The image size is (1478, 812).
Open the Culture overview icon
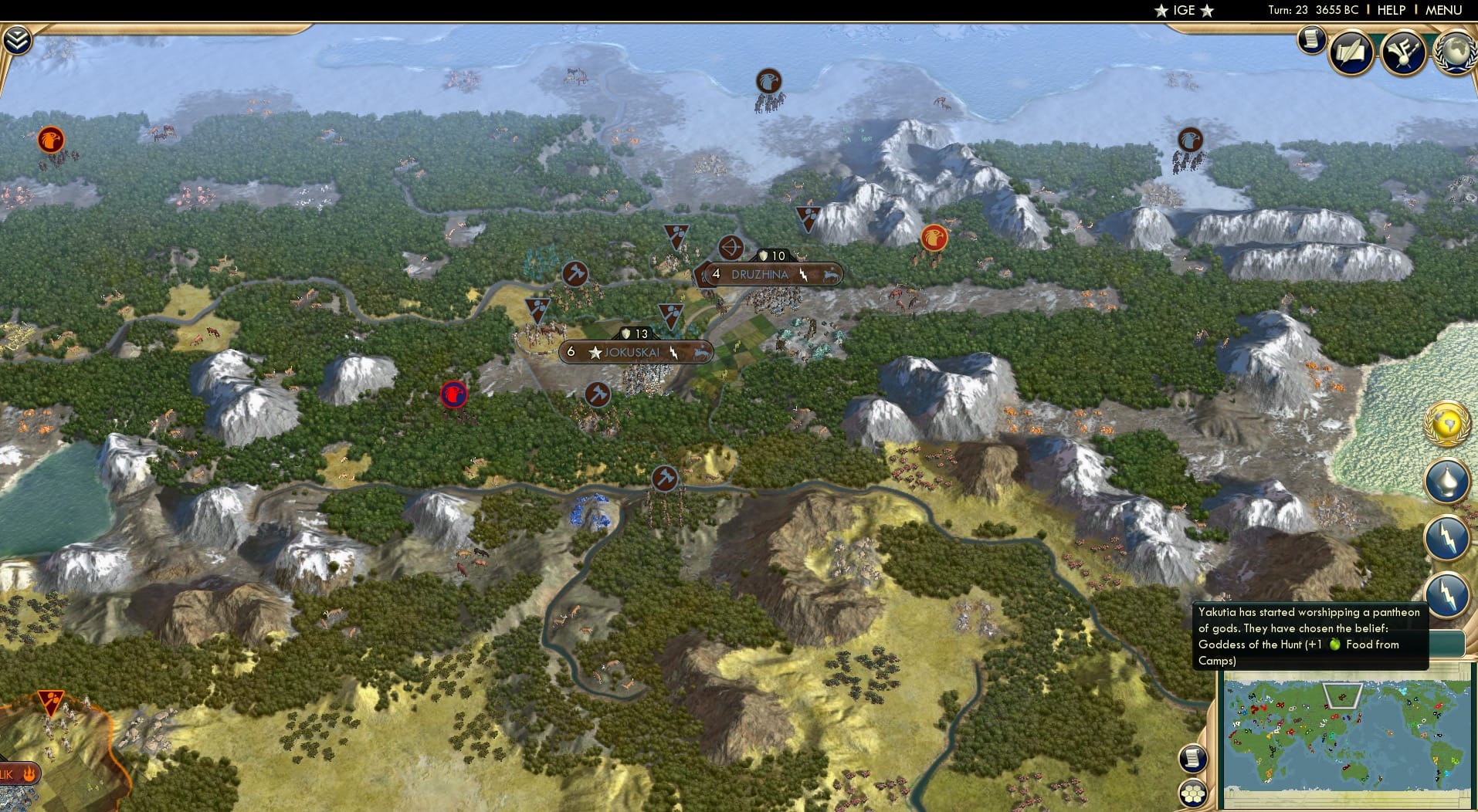point(1405,52)
